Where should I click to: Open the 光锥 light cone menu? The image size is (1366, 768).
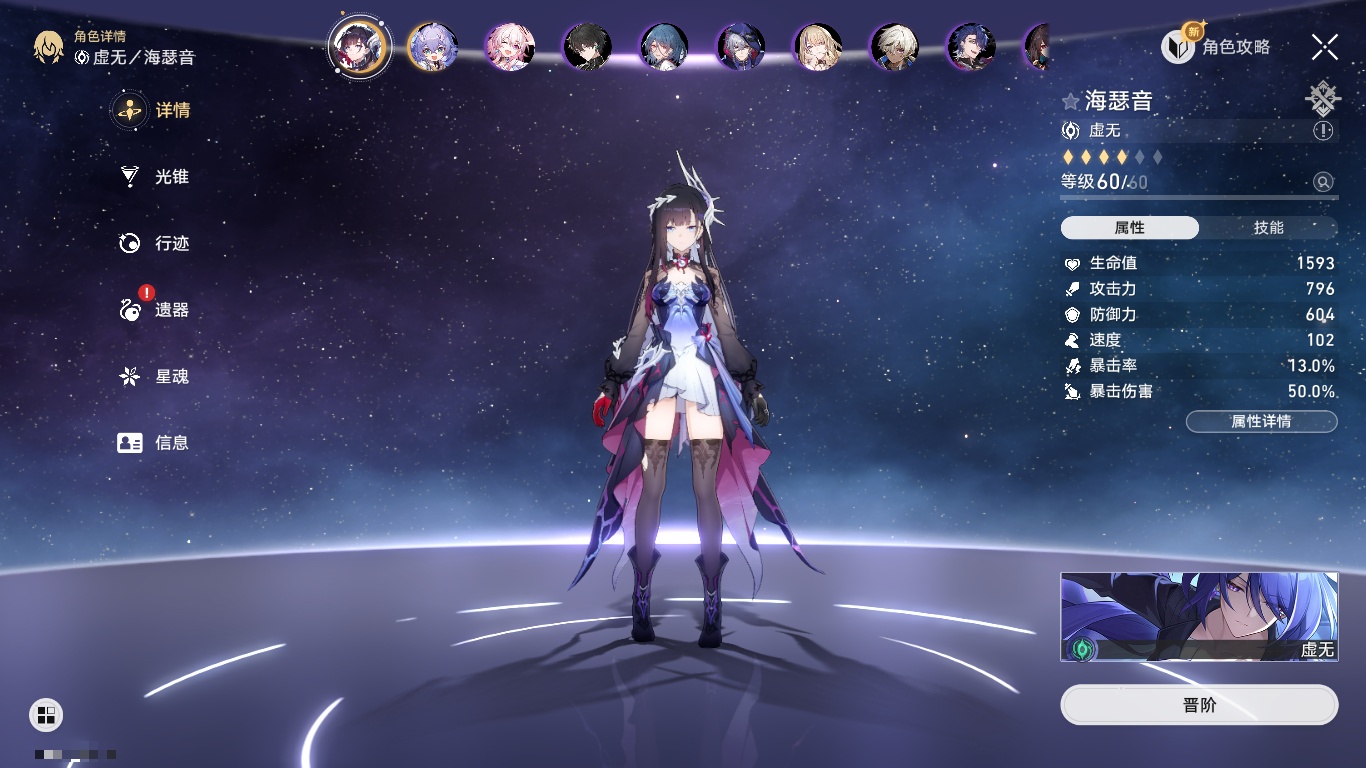pos(154,177)
